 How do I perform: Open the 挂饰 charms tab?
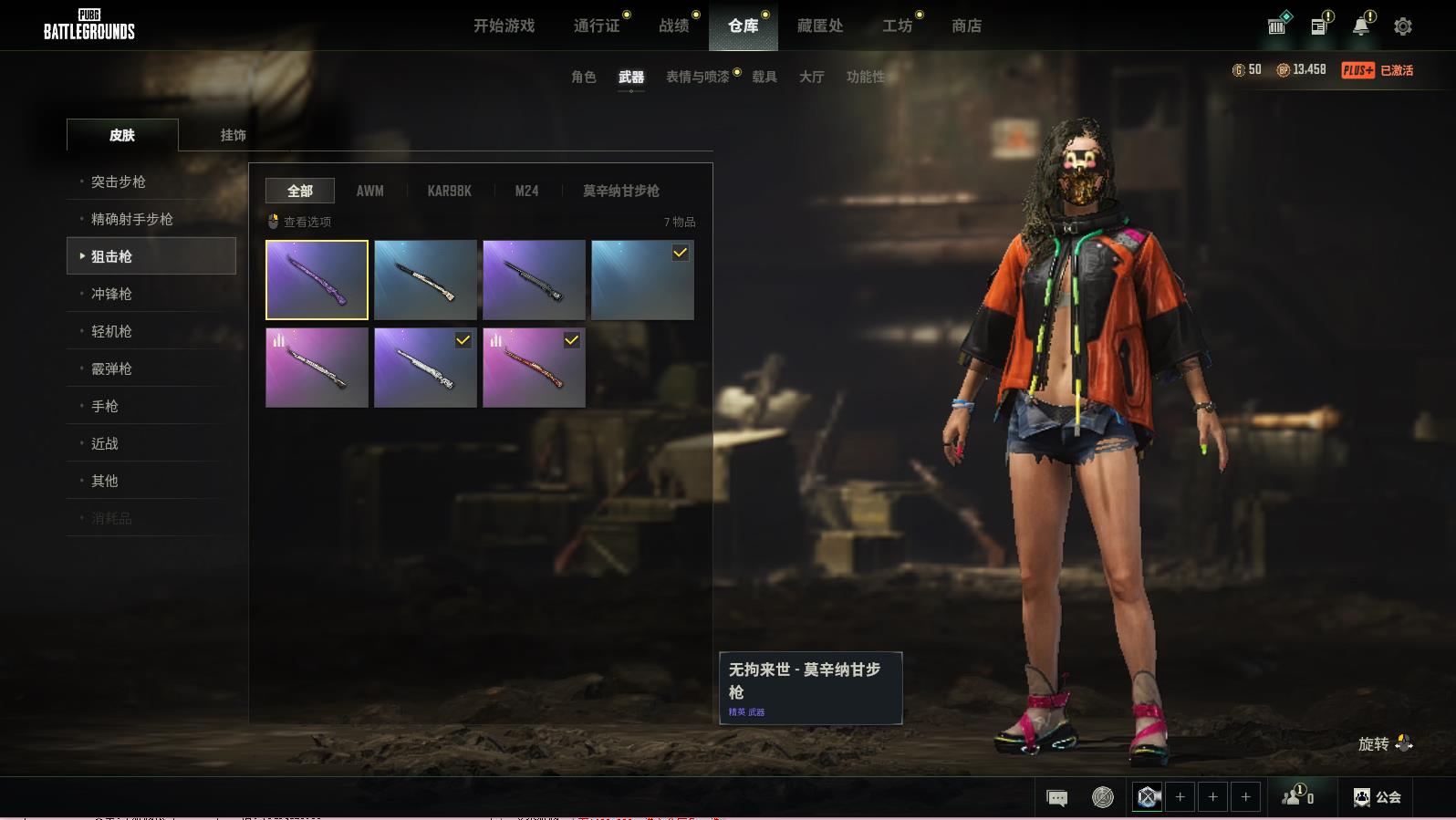[x=233, y=135]
